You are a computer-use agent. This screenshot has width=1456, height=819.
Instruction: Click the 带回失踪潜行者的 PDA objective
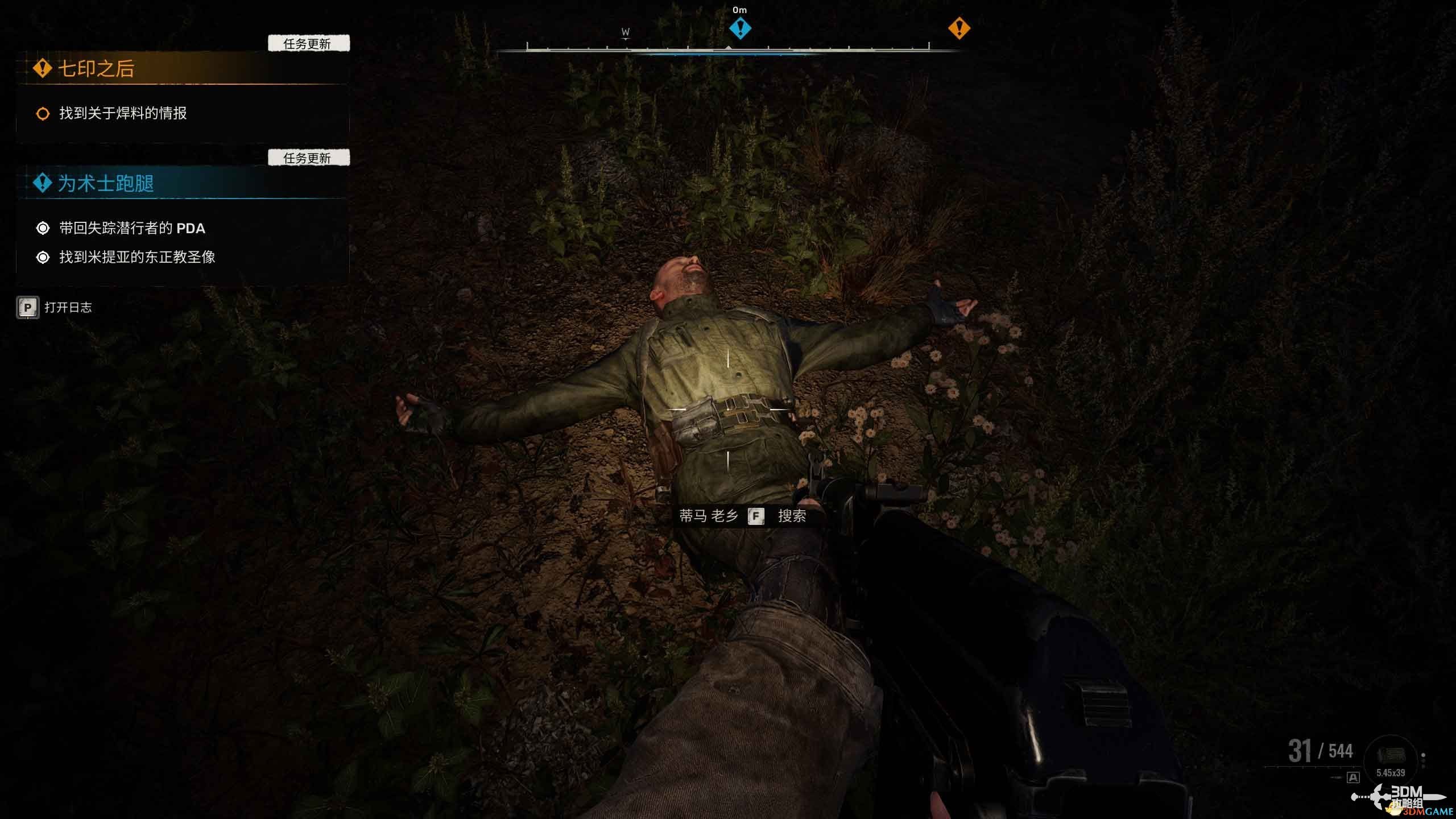tap(132, 228)
